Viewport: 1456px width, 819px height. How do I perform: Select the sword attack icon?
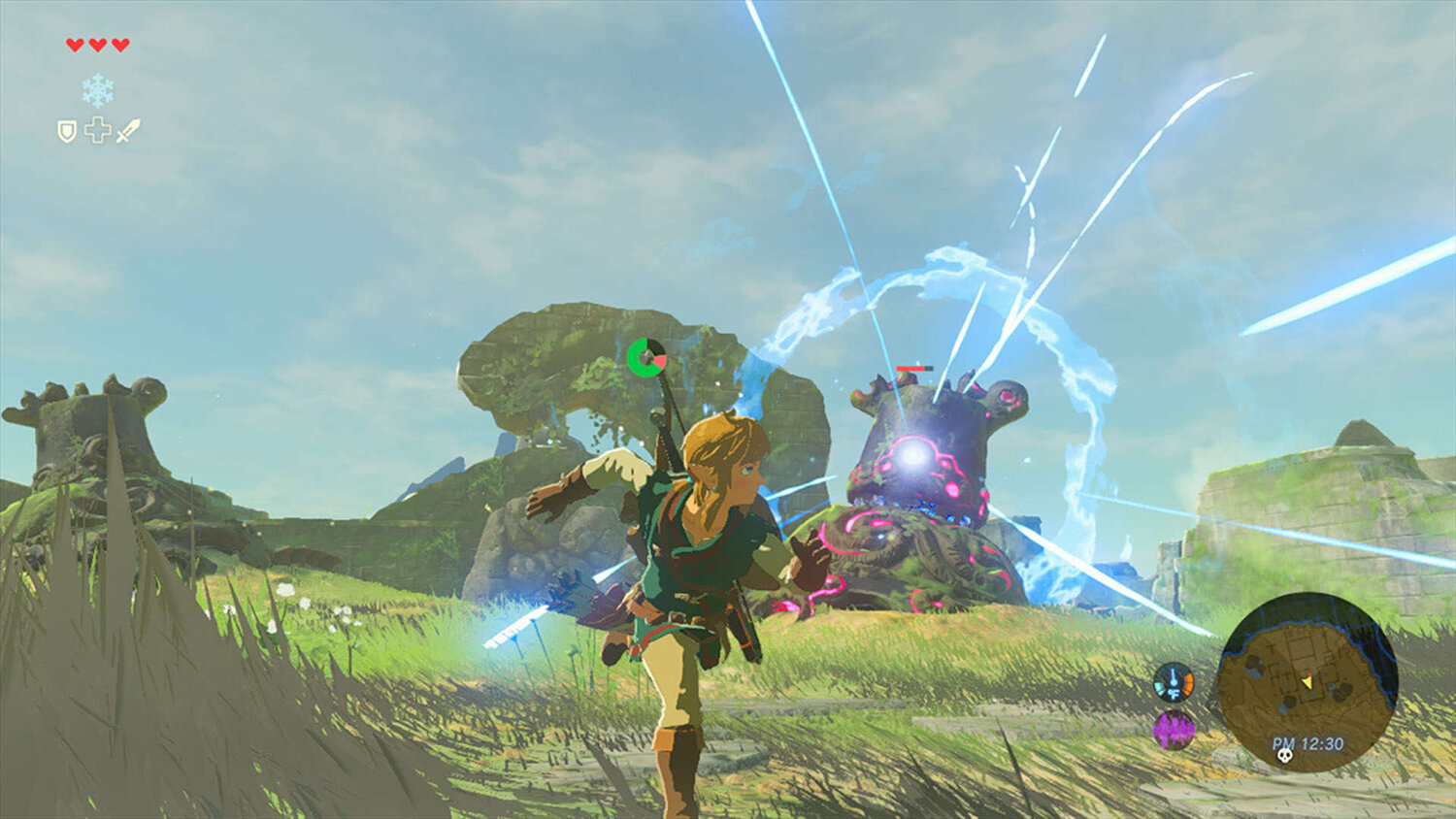pyautogui.click(x=126, y=130)
